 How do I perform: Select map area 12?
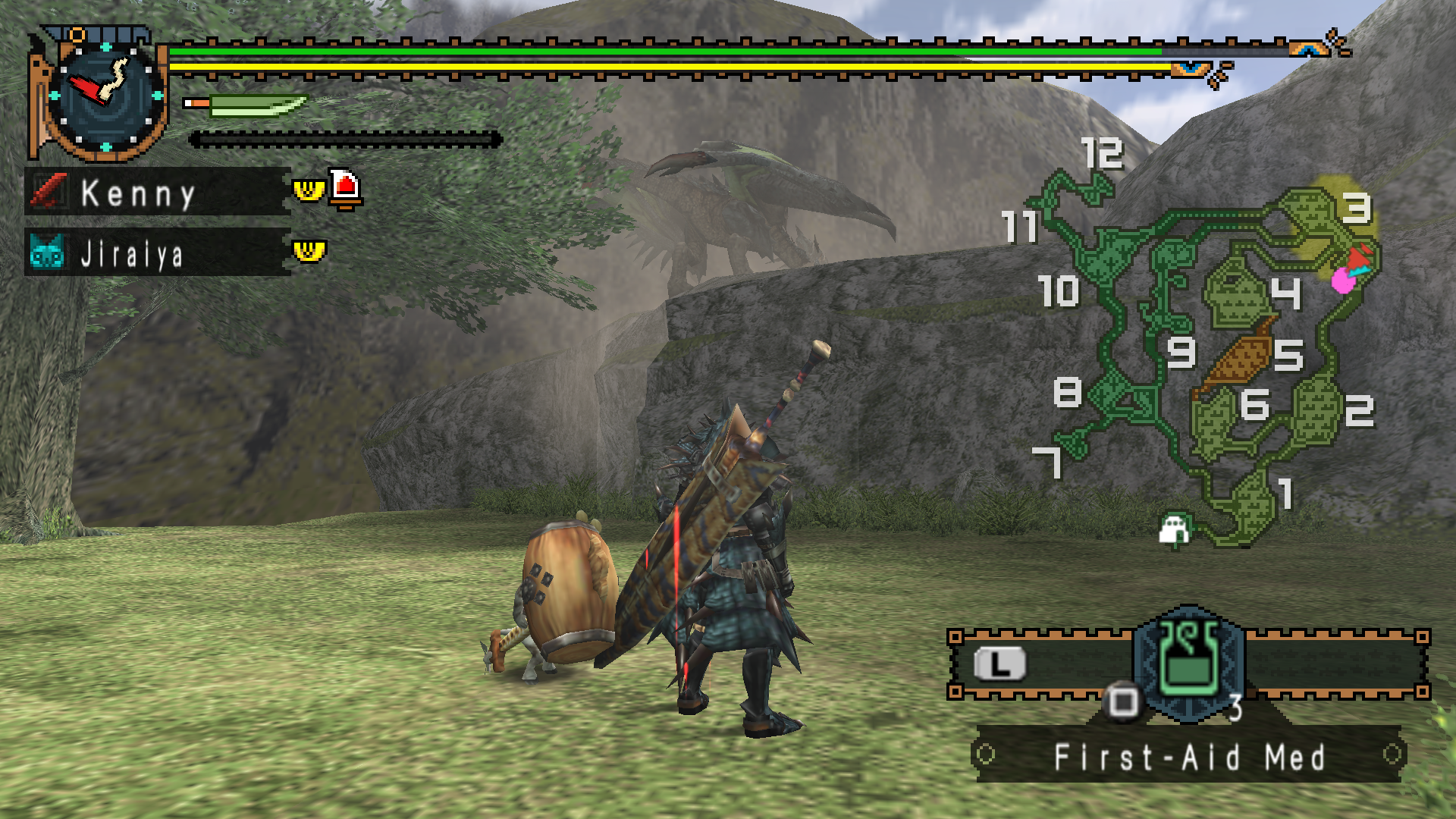click(x=1102, y=154)
